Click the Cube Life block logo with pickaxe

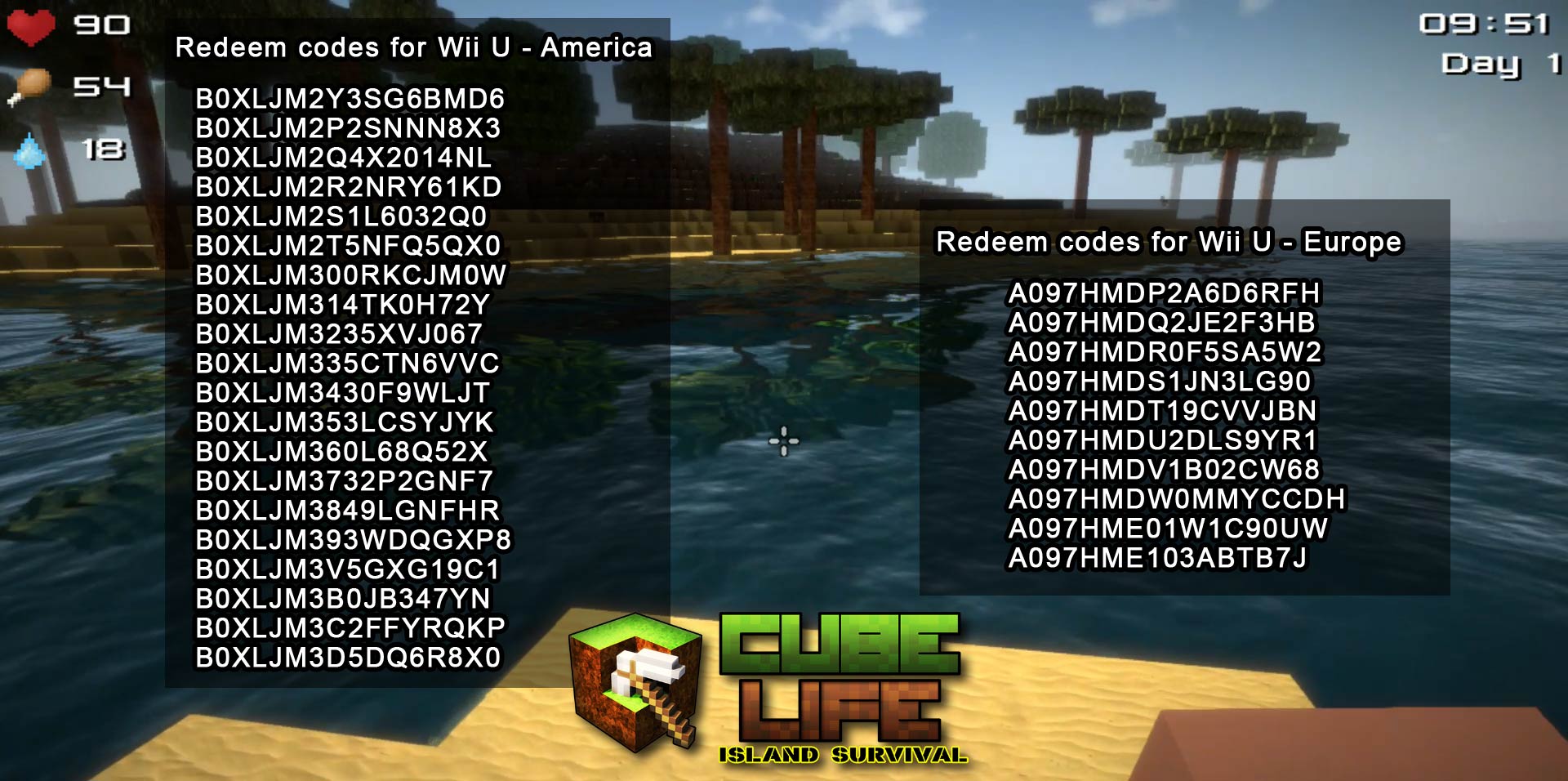(x=633, y=686)
